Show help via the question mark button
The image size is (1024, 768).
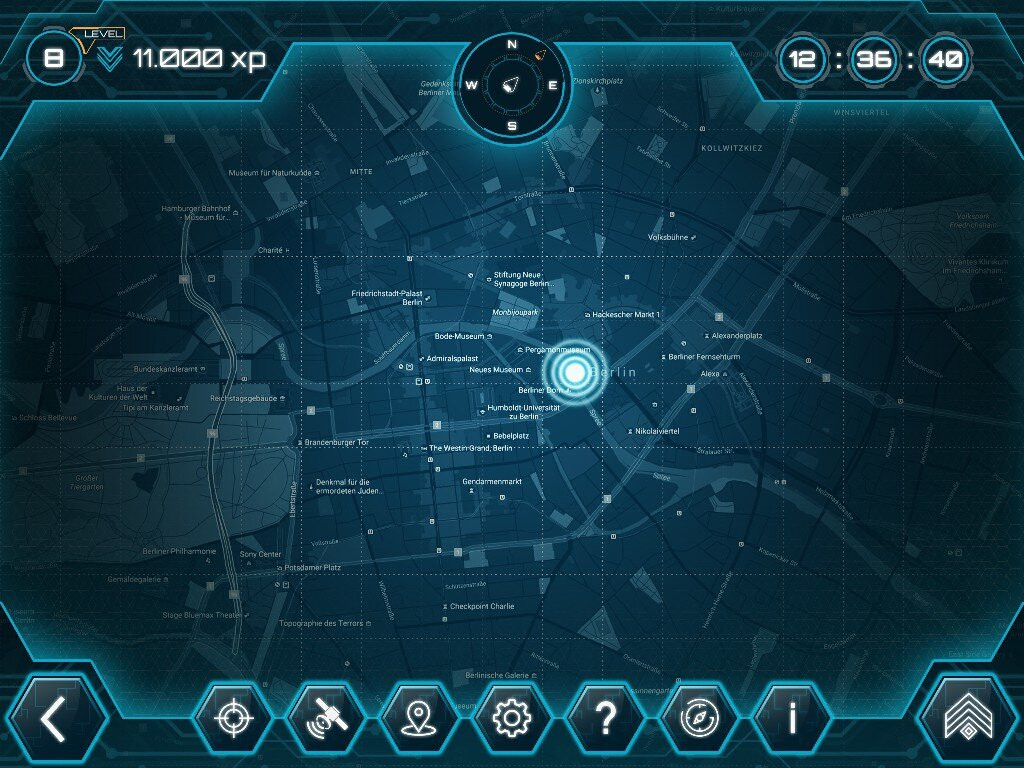pos(604,719)
